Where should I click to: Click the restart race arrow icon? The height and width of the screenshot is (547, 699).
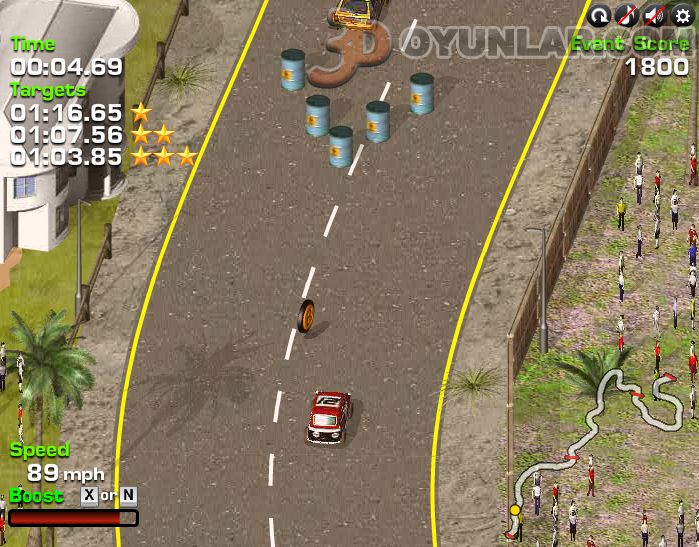point(600,15)
